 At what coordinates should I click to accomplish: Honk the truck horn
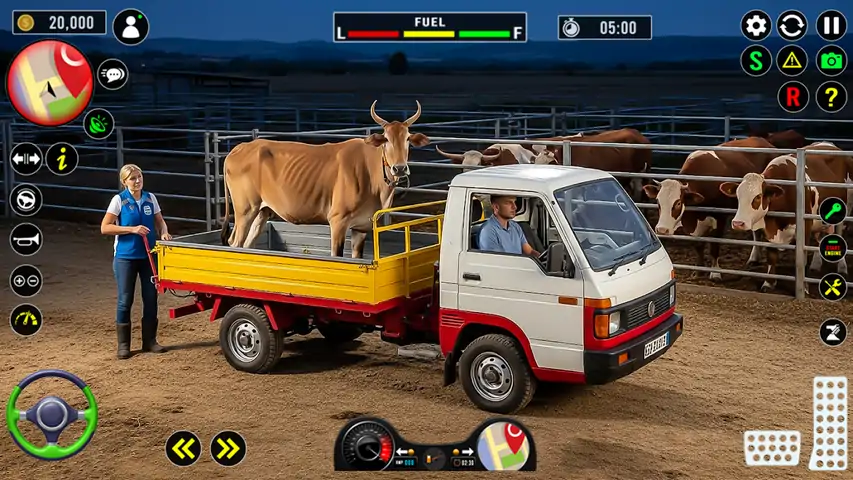click(26, 239)
